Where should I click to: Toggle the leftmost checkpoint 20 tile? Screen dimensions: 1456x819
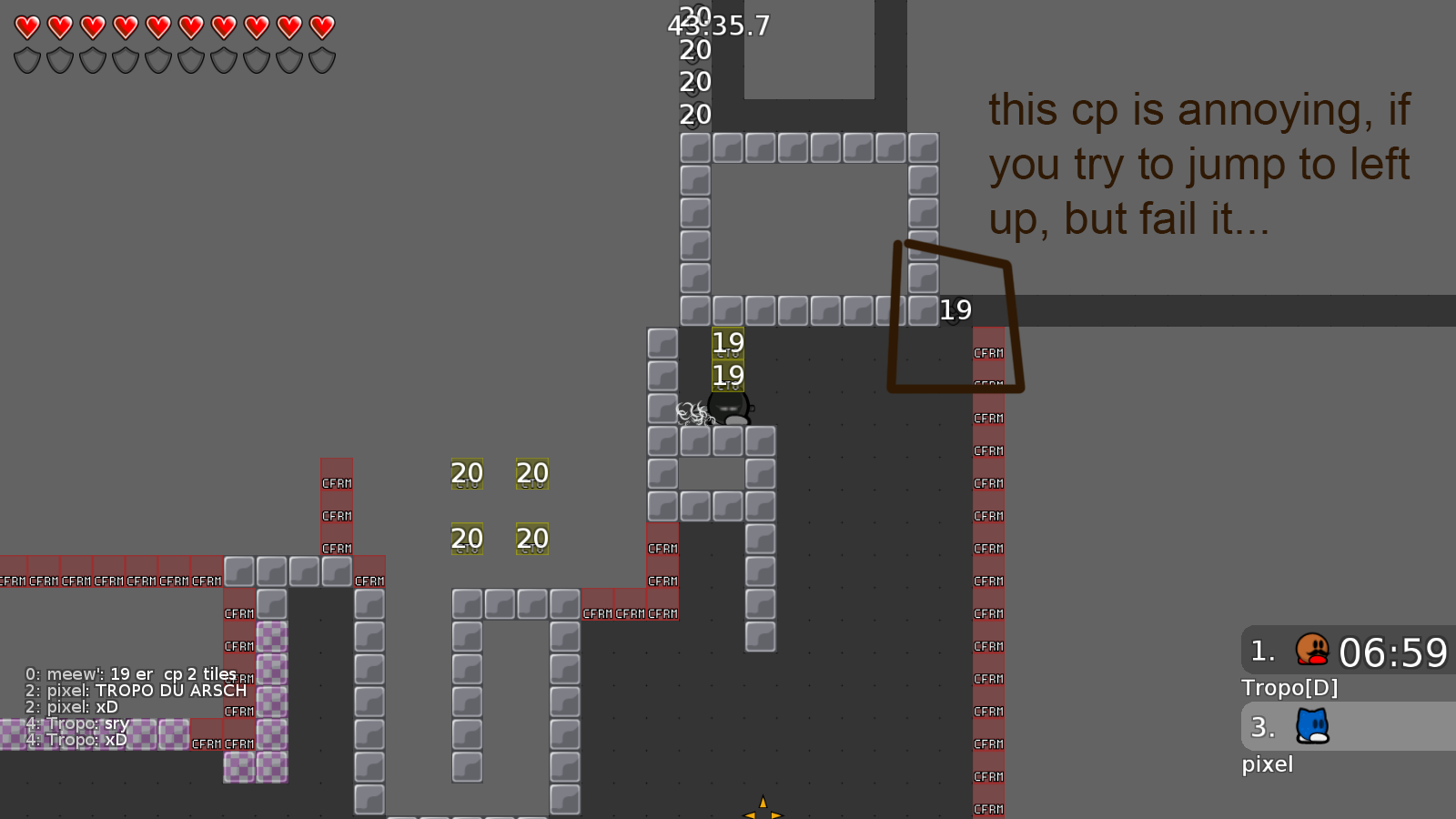pyautogui.click(x=467, y=474)
